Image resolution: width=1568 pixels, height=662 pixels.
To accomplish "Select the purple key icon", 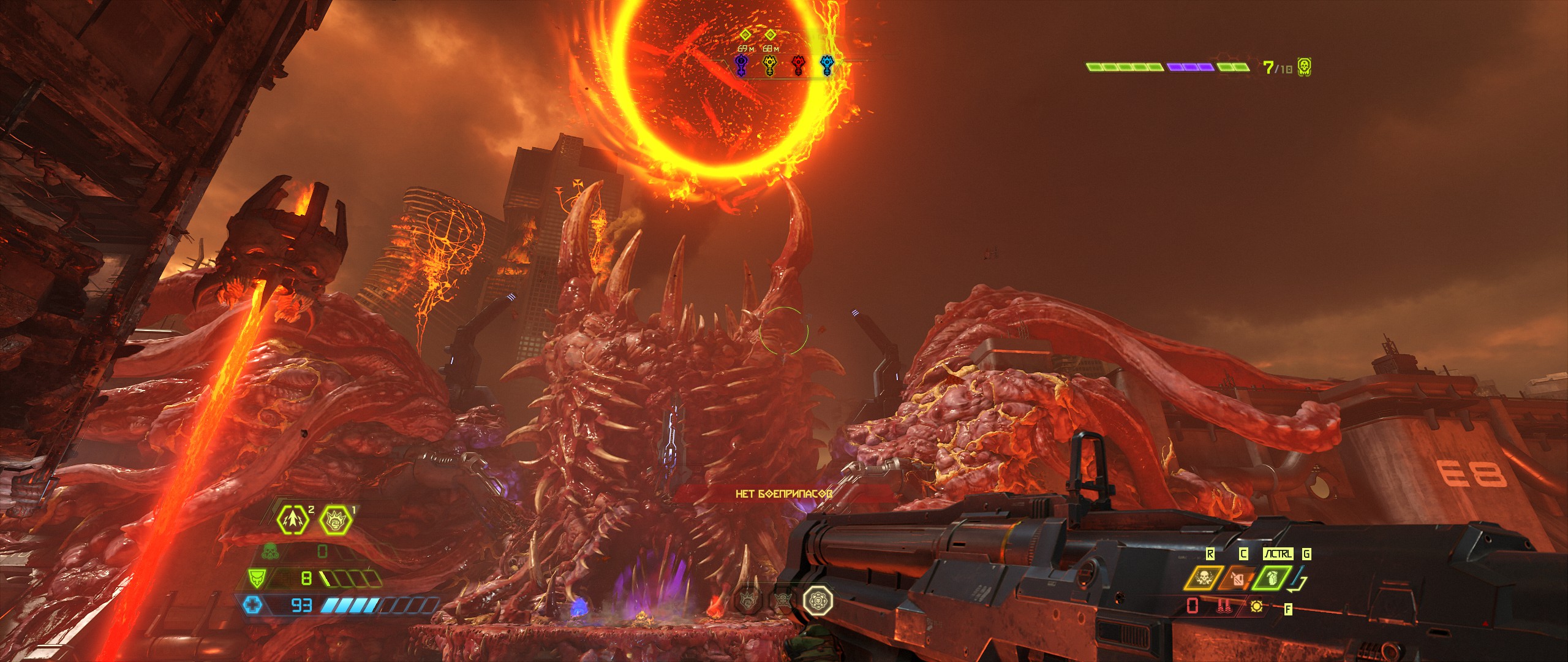I will [741, 66].
